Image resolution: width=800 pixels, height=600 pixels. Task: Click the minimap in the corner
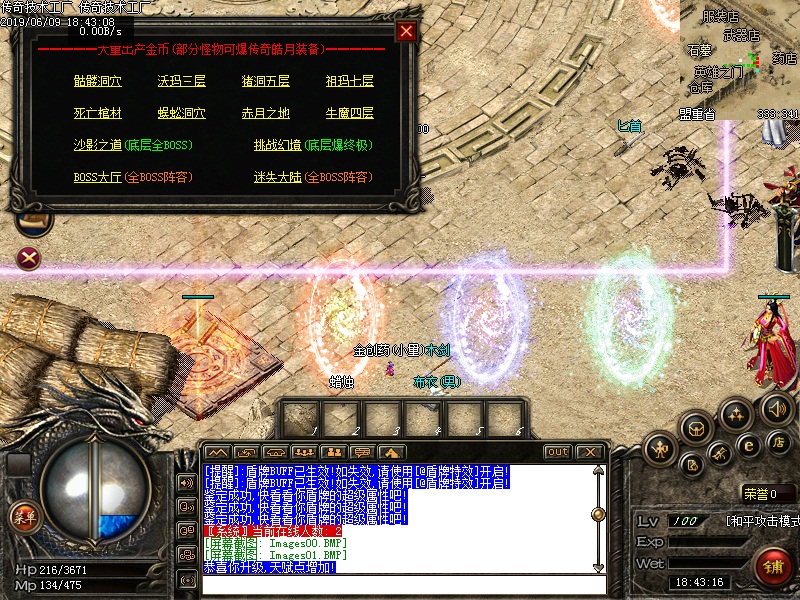pyautogui.click(x=740, y=60)
